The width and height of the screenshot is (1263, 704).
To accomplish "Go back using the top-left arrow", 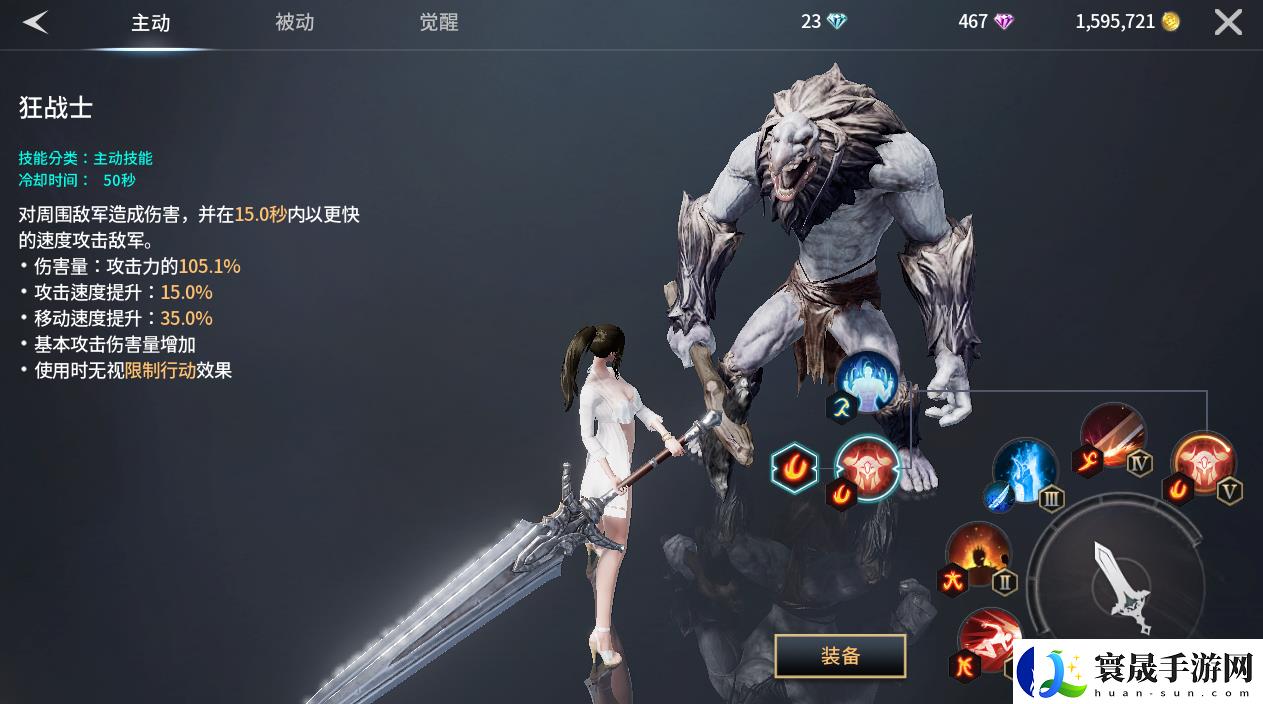I will [x=36, y=22].
